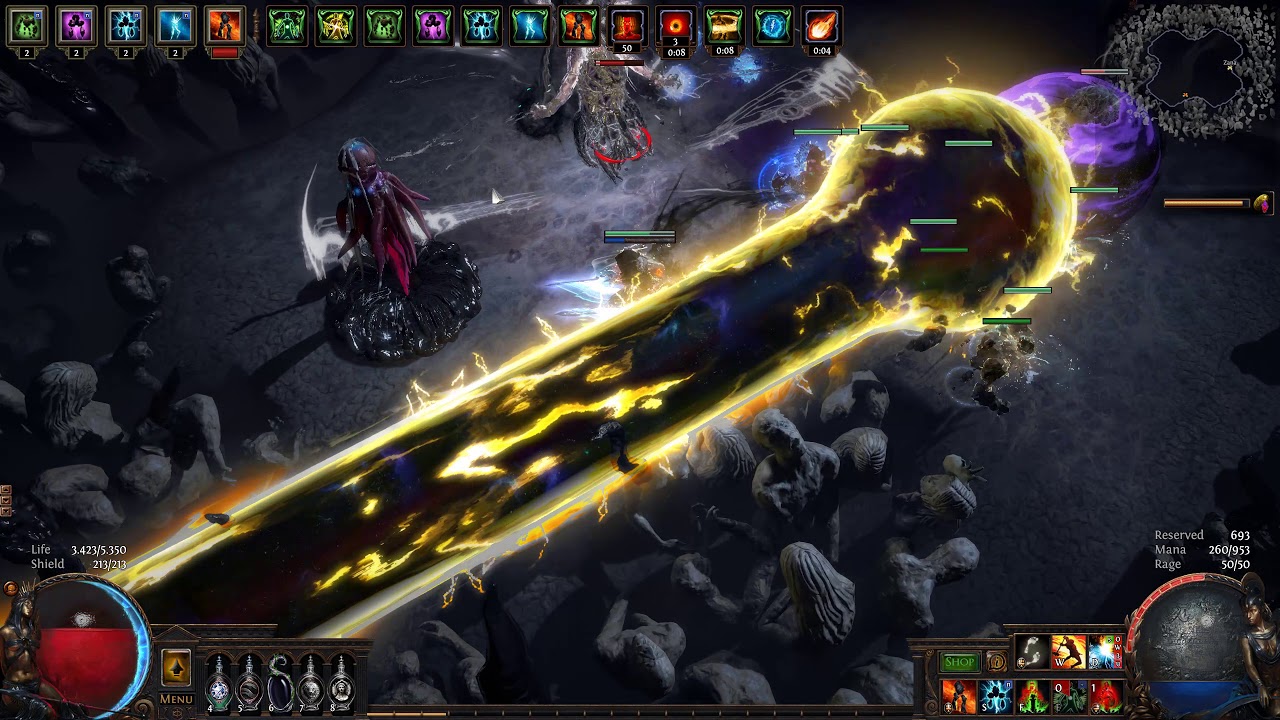The image size is (1280, 720).
Task: Activate the dark green winged skill on Q
Action: coord(1068,696)
